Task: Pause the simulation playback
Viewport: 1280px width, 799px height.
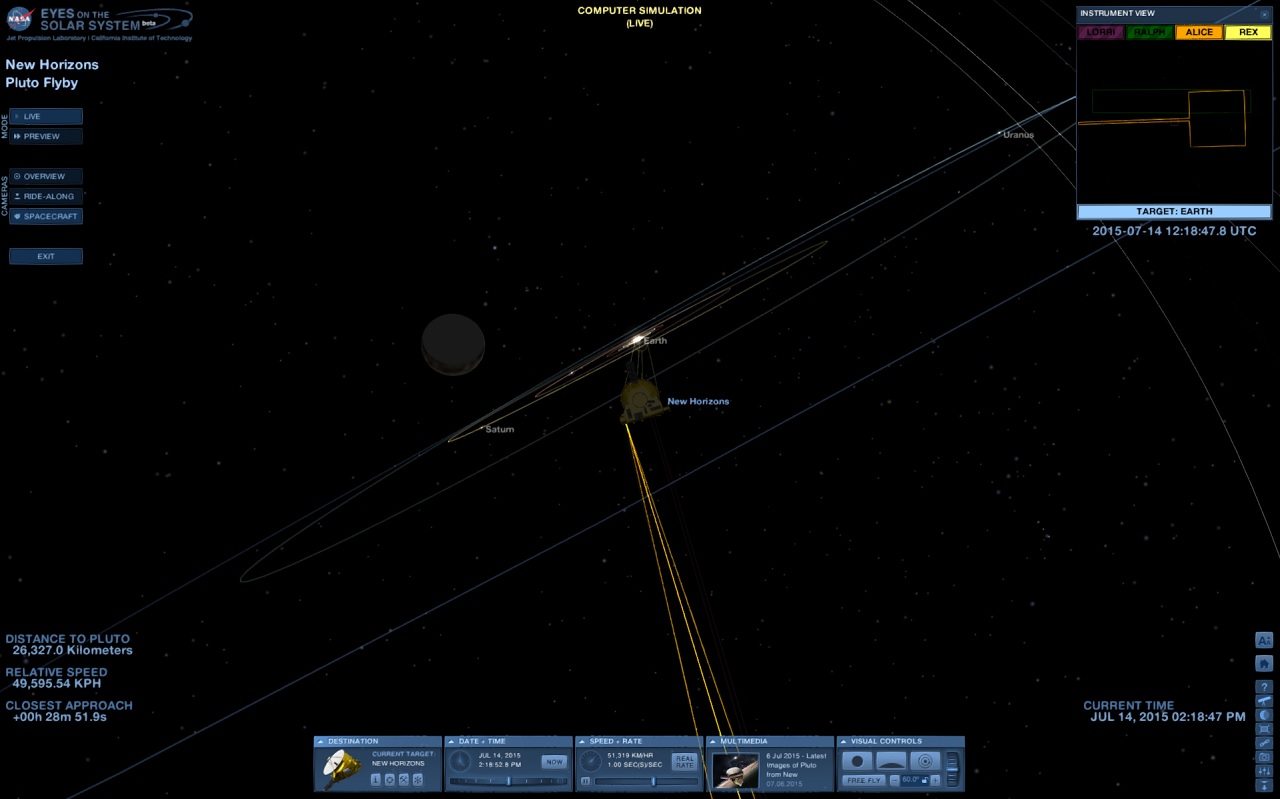Action: [586, 781]
